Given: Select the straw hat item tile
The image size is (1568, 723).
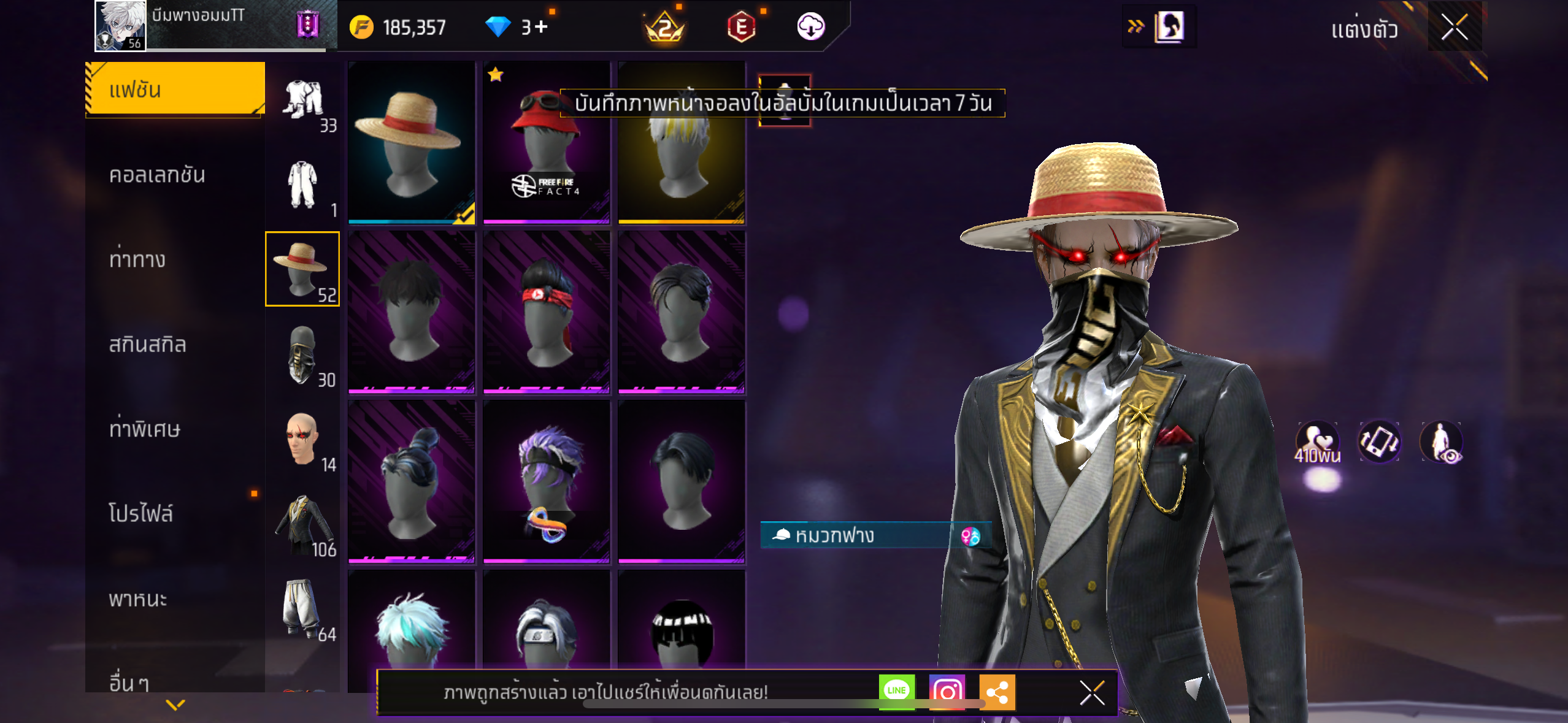Looking at the screenshot, I should pos(412,142).
